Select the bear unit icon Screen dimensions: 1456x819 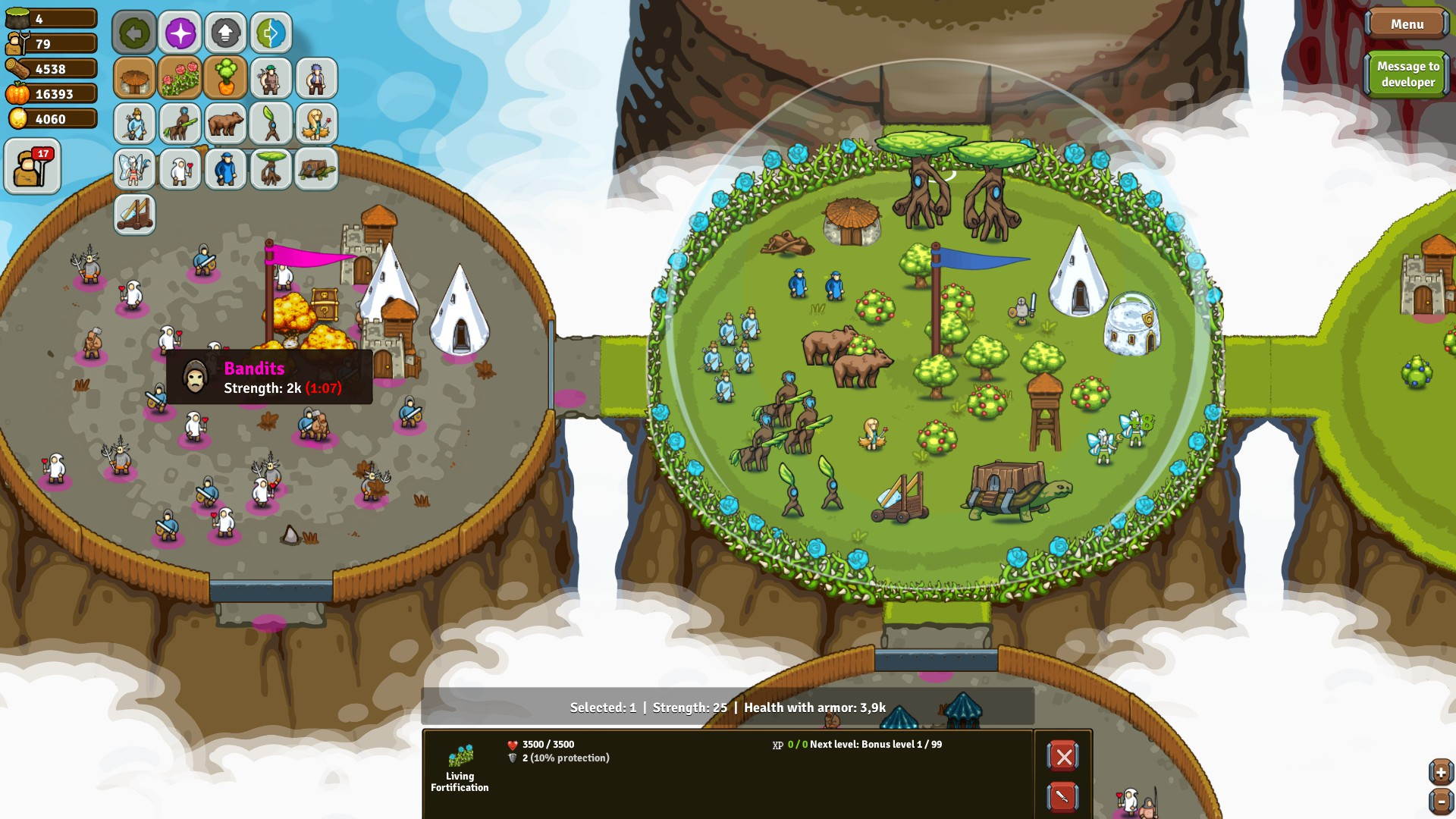click(225, 124)
